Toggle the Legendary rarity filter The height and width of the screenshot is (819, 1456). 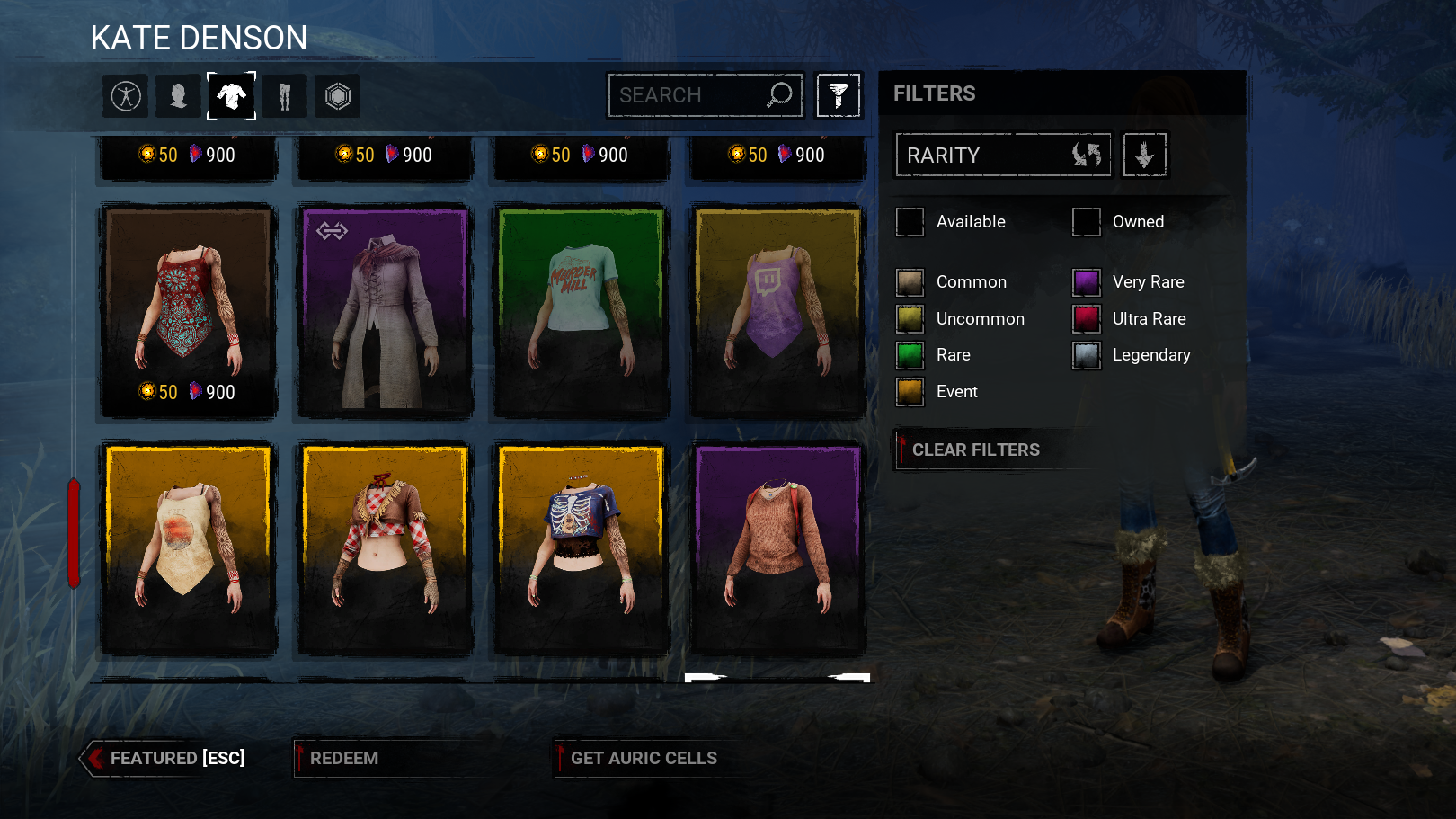[1086, 356]
